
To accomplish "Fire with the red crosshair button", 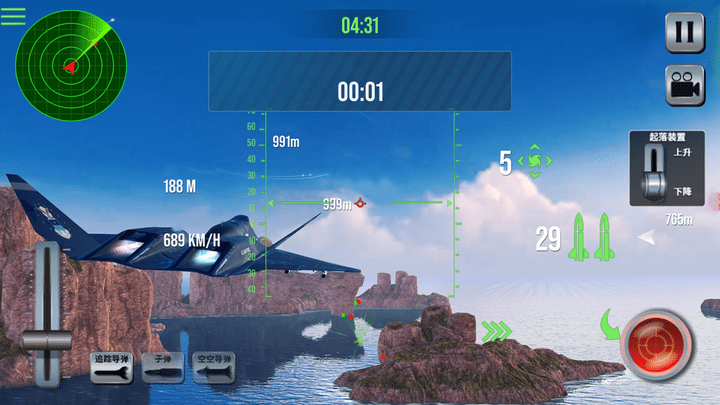I will 657,345.
